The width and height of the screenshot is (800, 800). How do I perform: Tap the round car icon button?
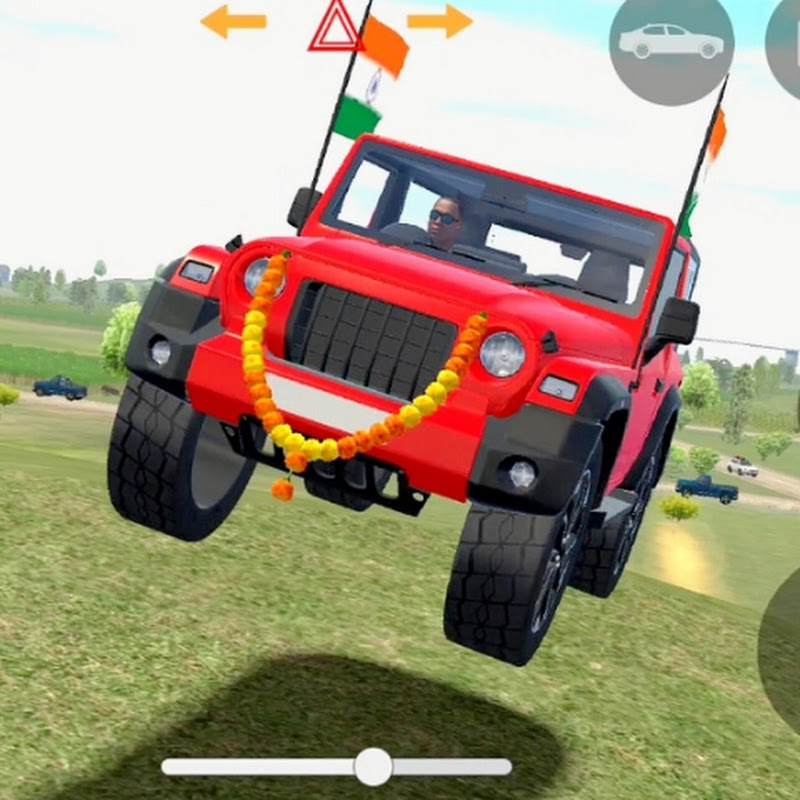click(x=671, y=42)
